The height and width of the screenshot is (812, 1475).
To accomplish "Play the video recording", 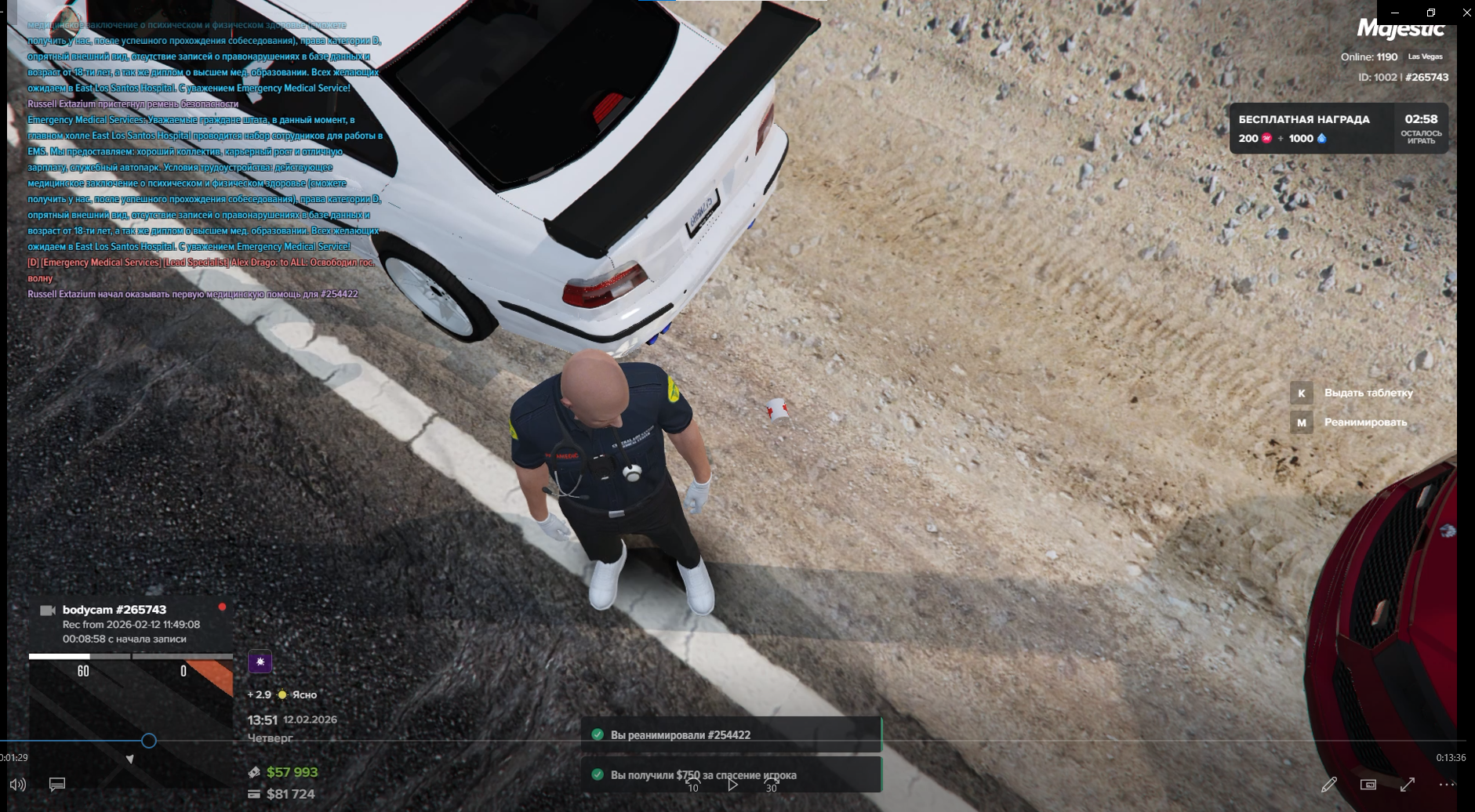I will tap(732, 784).
